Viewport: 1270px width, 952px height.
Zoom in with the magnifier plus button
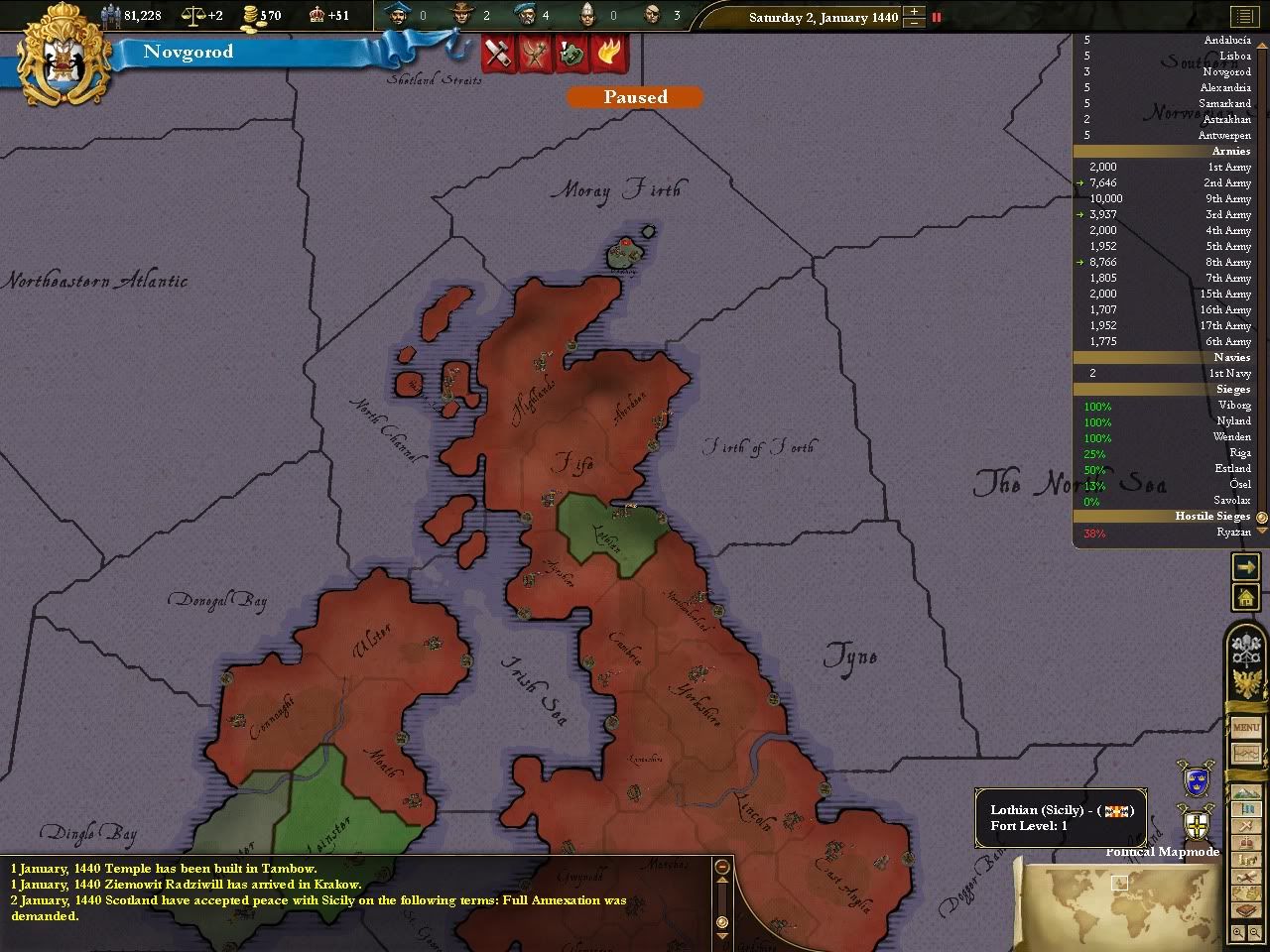pyautogui.click(x=1238, y=933)
